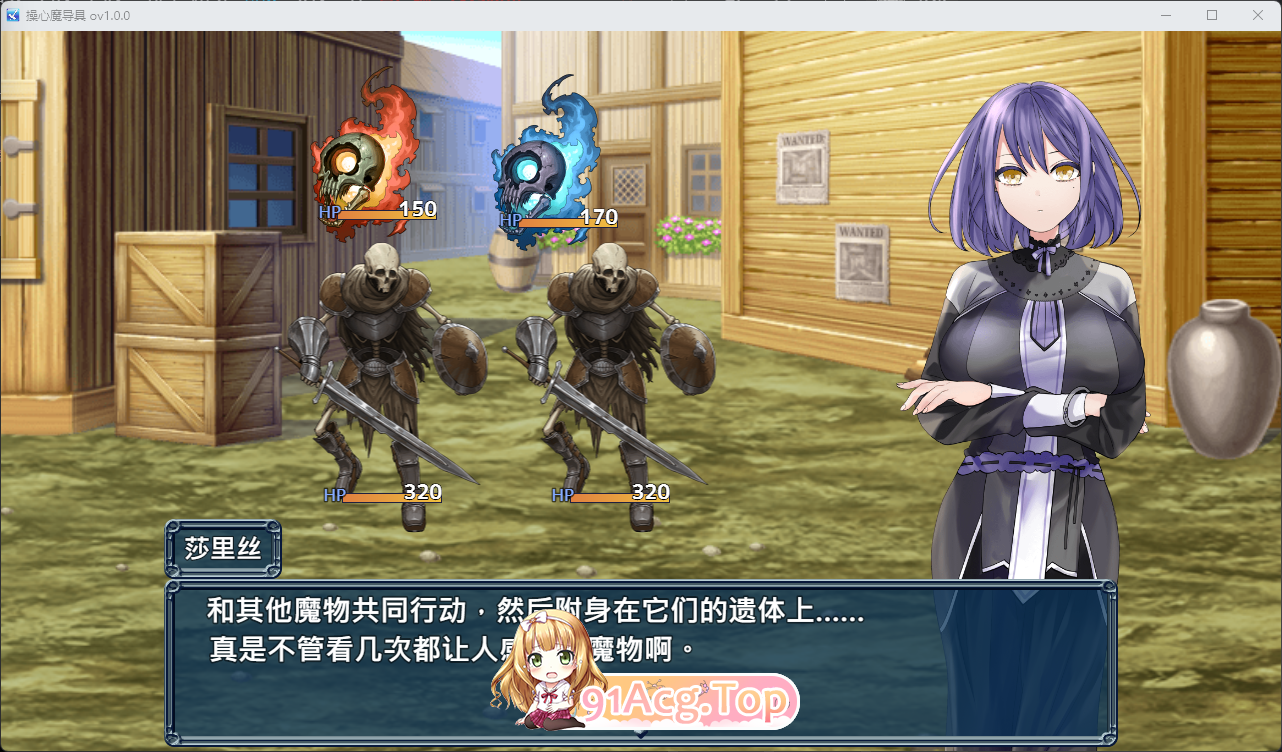Minimize the 摸心魔导具 game window
This screenshot has height=752, width=1282.
pyautogui.click(x=1165, y=15)
